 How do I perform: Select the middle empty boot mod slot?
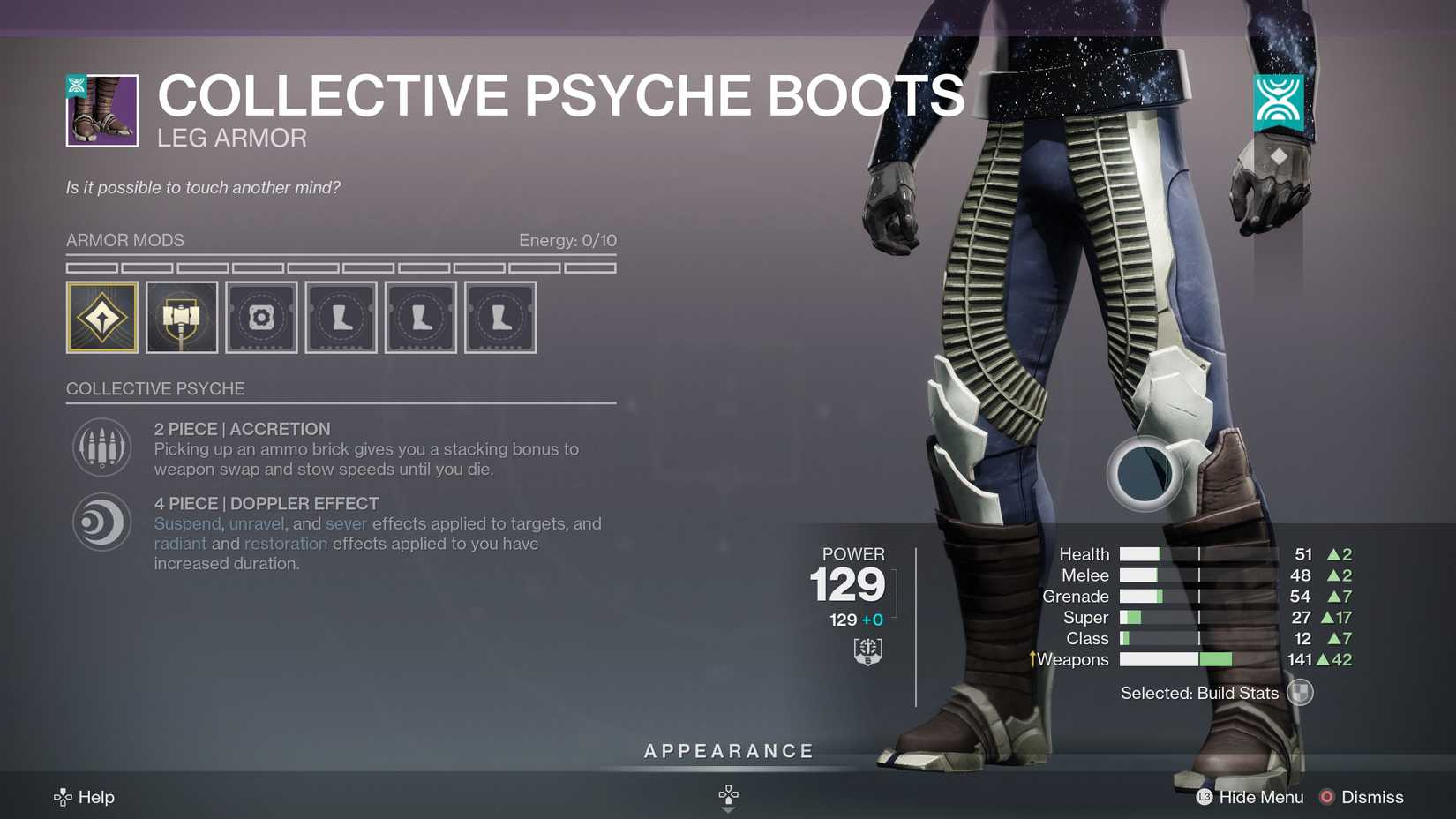420,316
